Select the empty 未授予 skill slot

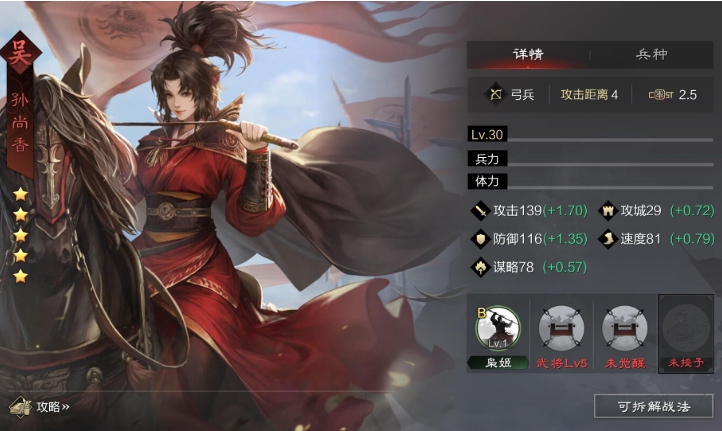click(x=685, y=328)
